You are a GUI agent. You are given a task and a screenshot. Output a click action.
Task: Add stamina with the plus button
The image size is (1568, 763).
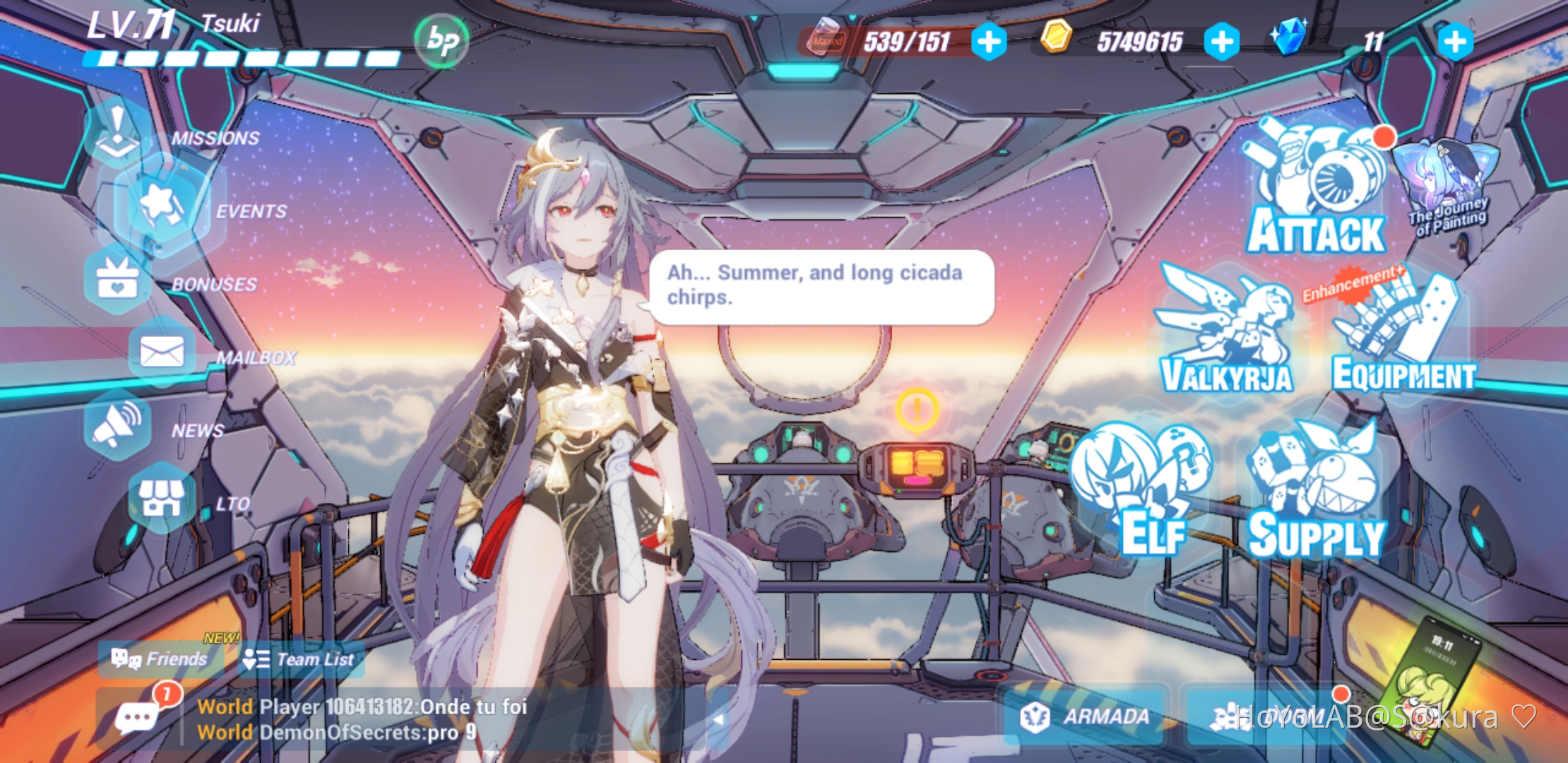(x=988, y=40)
